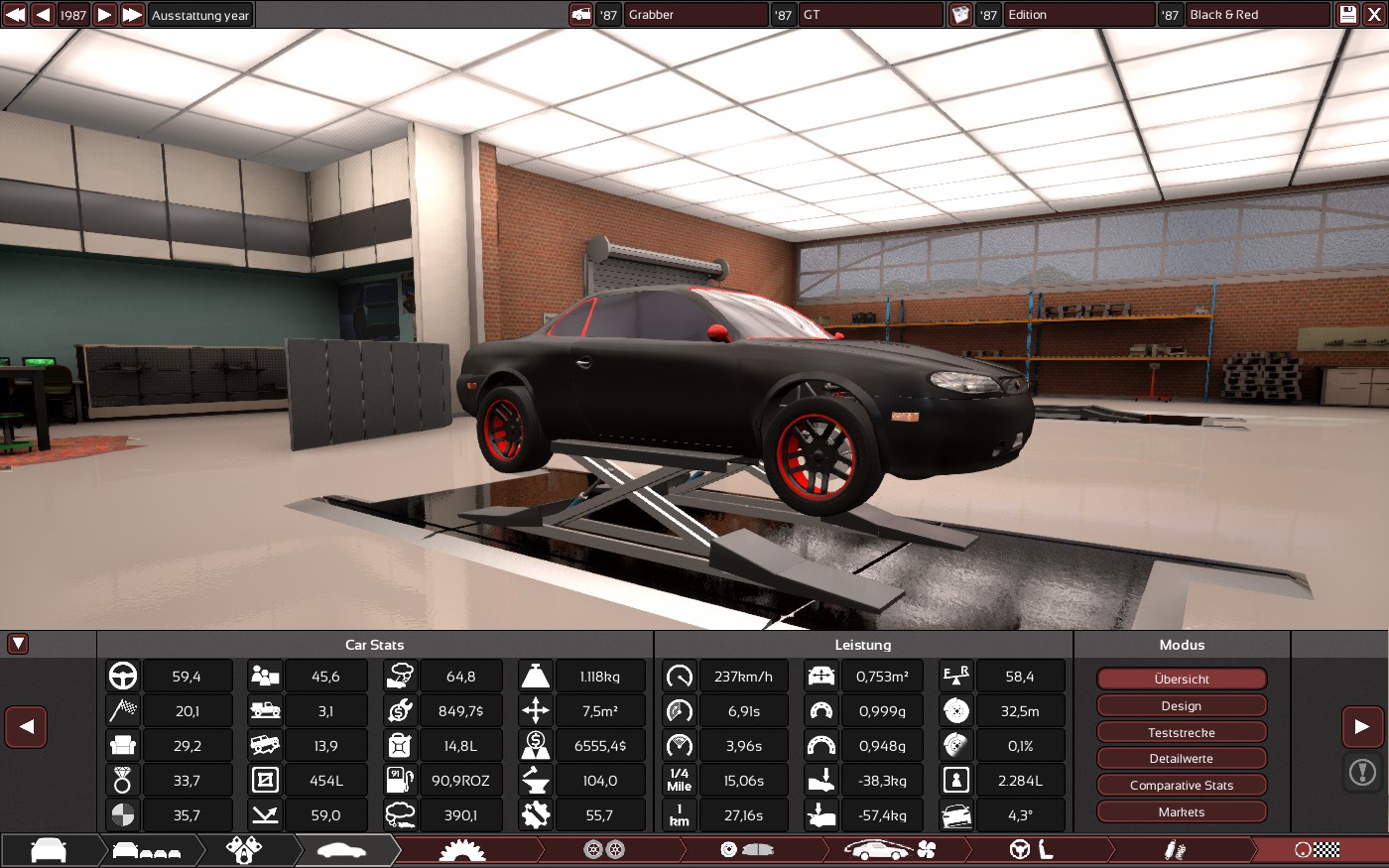Close the designer with the X button
The width and height of the screenshot is (1389, 868).
(x=1374, y=15)
